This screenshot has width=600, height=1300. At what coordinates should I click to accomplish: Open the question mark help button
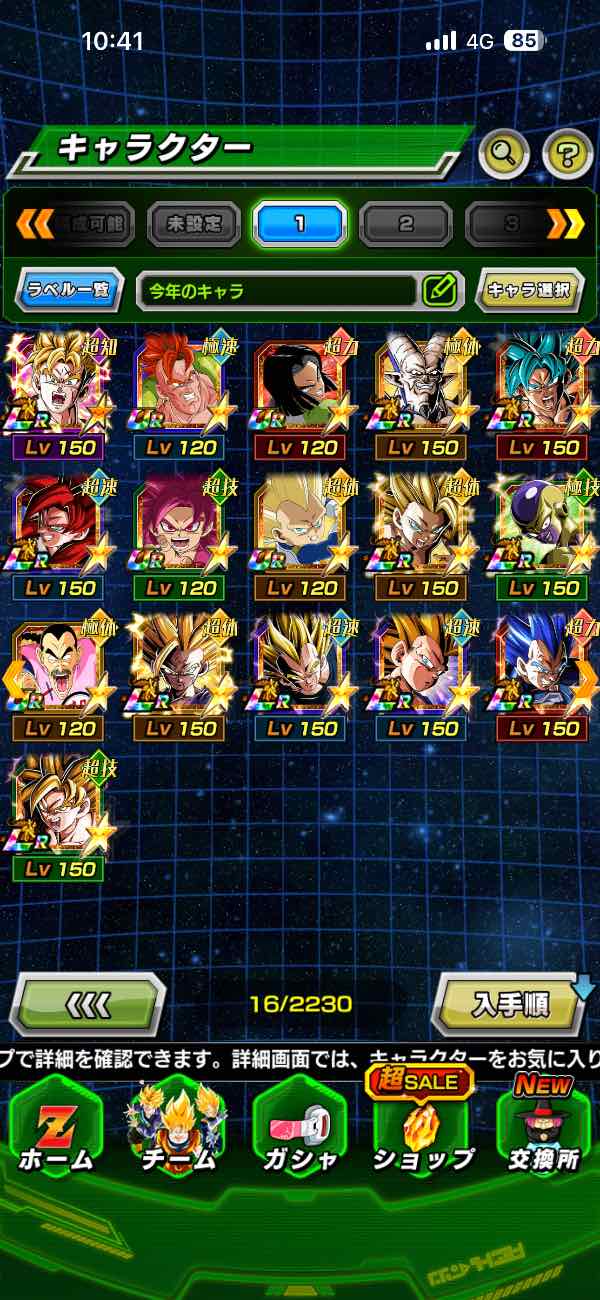click(x=566, y=153)
